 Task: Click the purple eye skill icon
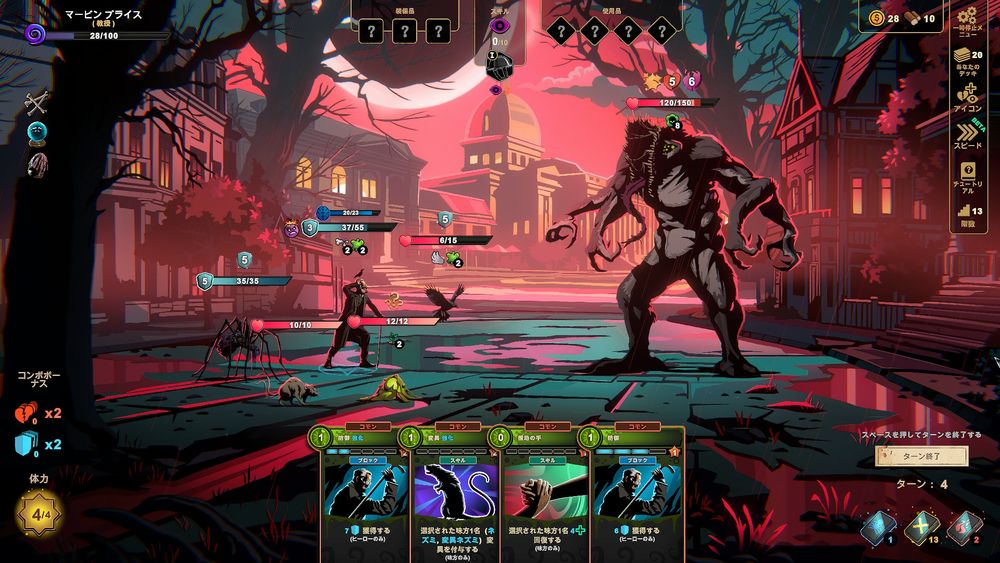click(500, 25)
